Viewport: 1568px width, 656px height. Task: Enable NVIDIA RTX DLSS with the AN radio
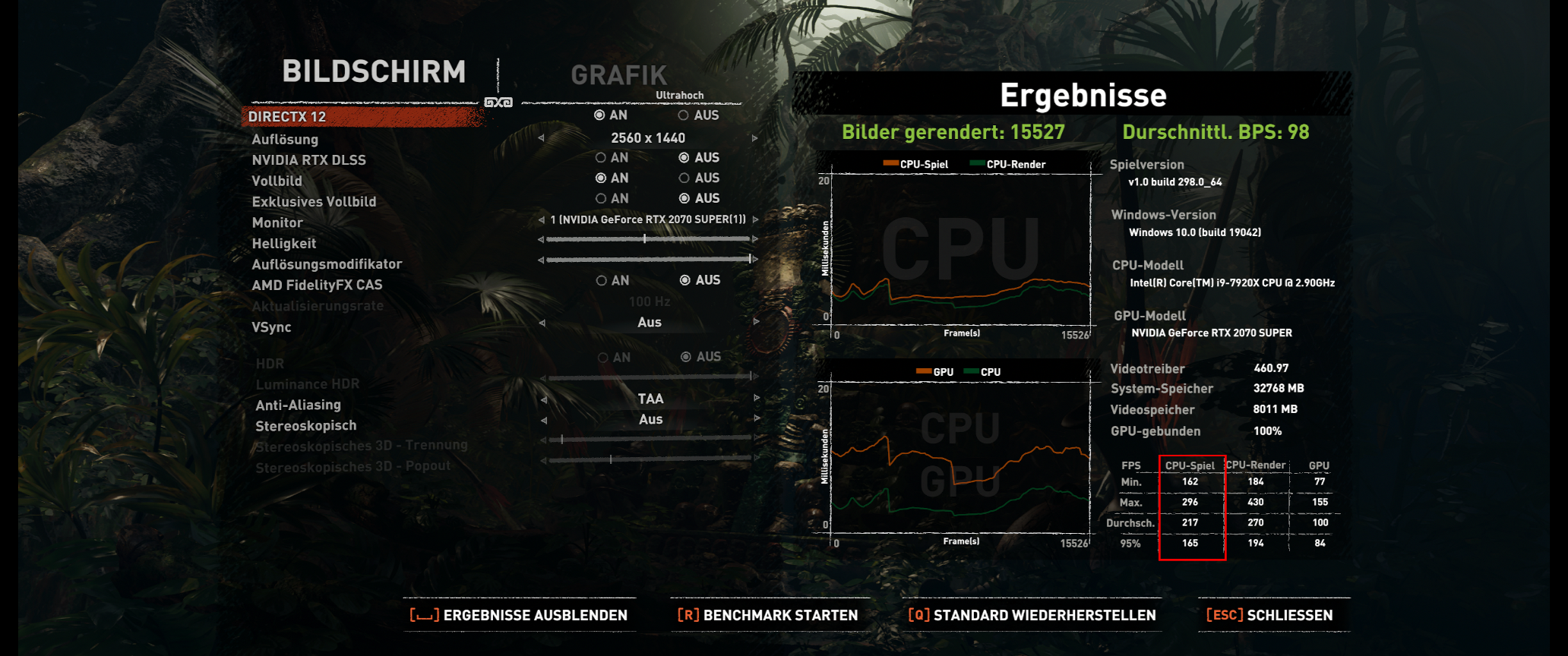pyautogui.click(x=602, y=157)
